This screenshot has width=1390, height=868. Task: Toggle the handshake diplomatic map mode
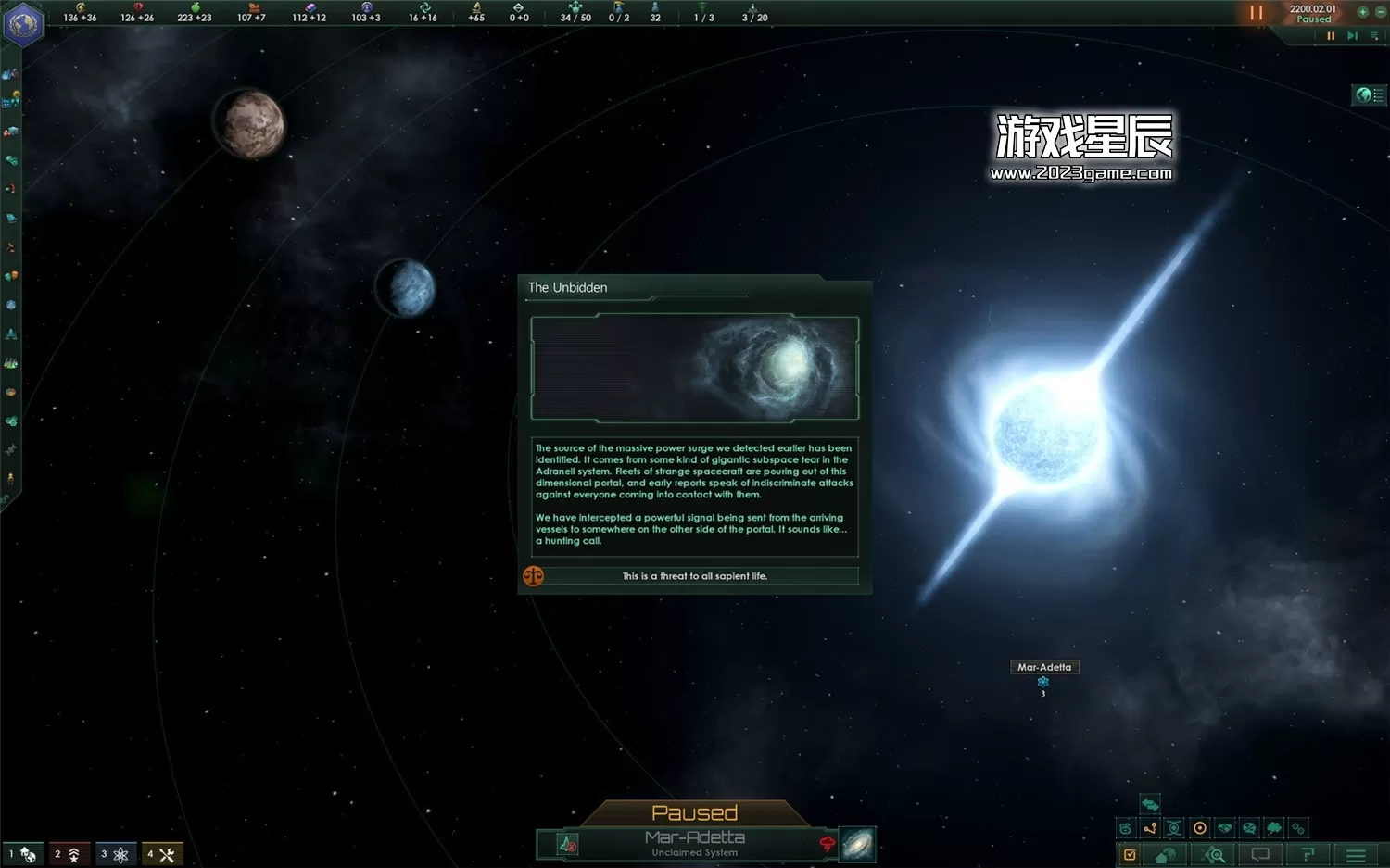1225,828
